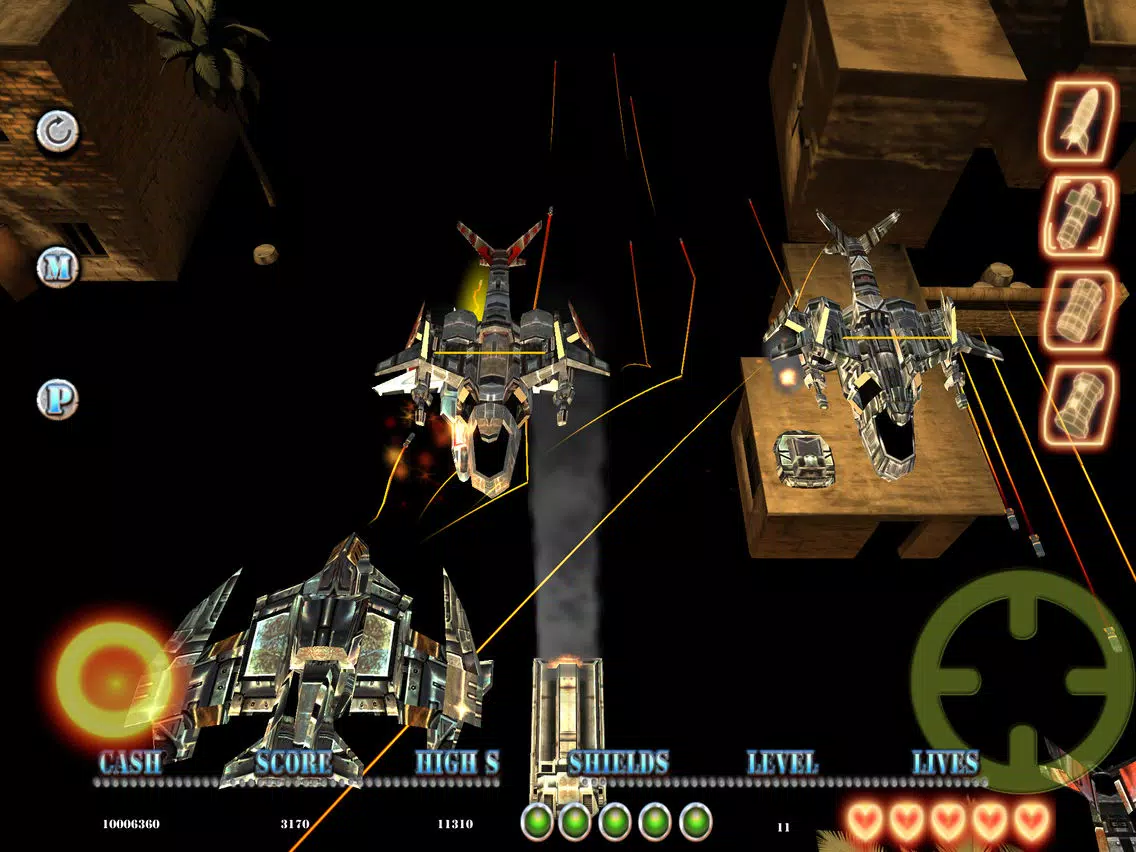Fire using the glowing orange ring button

[112, 680]
